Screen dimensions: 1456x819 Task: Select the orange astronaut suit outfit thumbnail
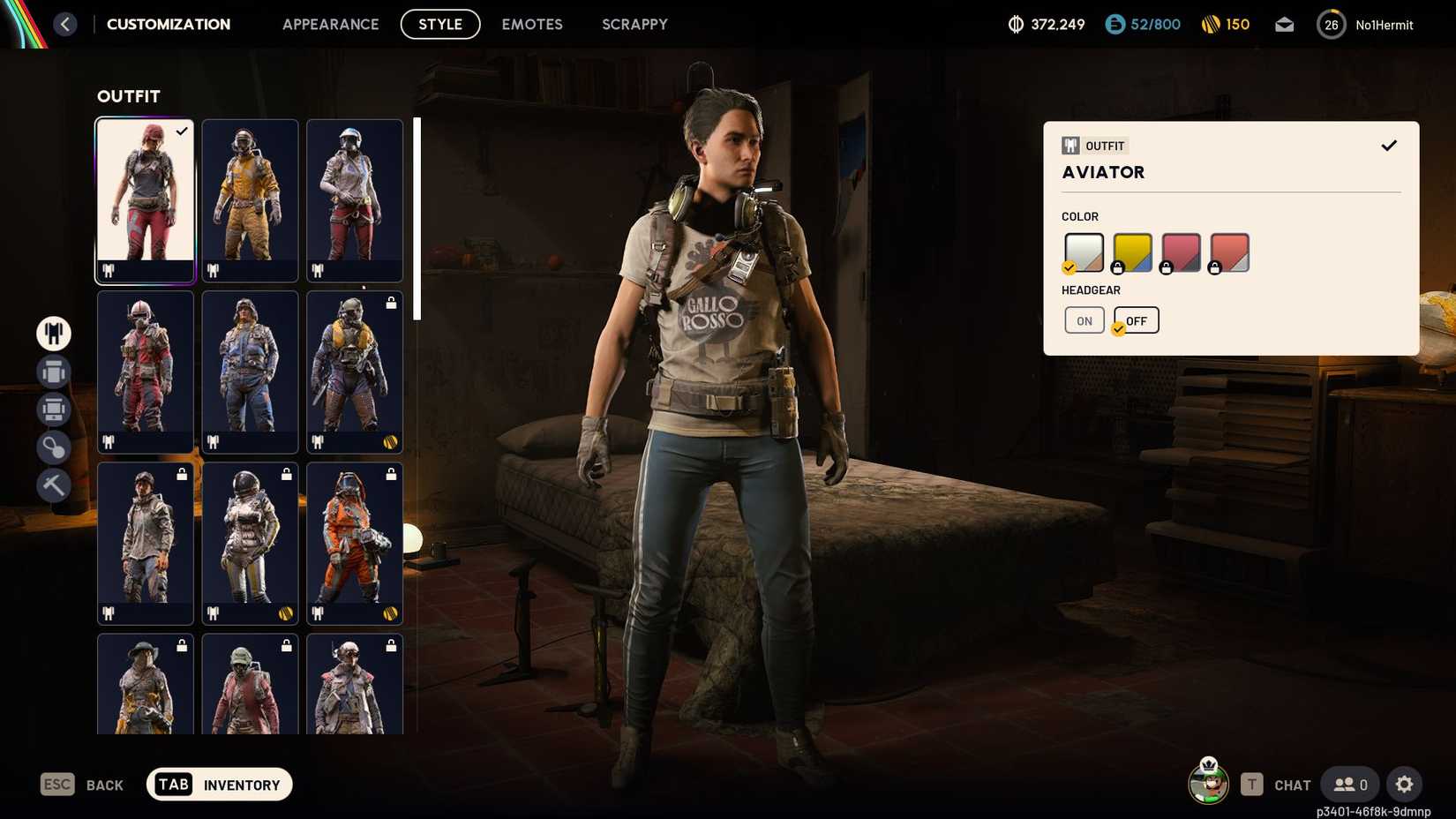[354, 544]
